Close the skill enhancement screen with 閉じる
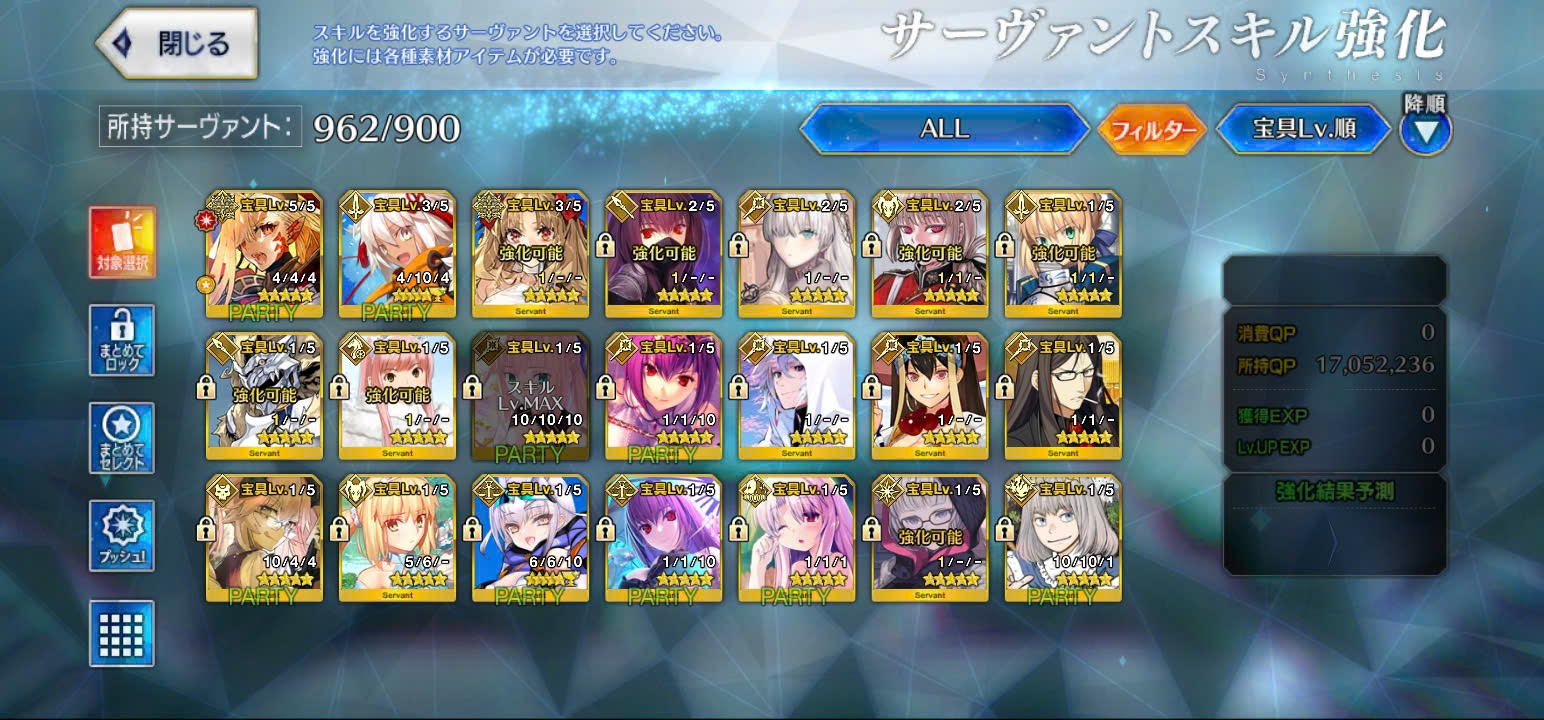1544x720 pixels. click(x=177, y=44)
